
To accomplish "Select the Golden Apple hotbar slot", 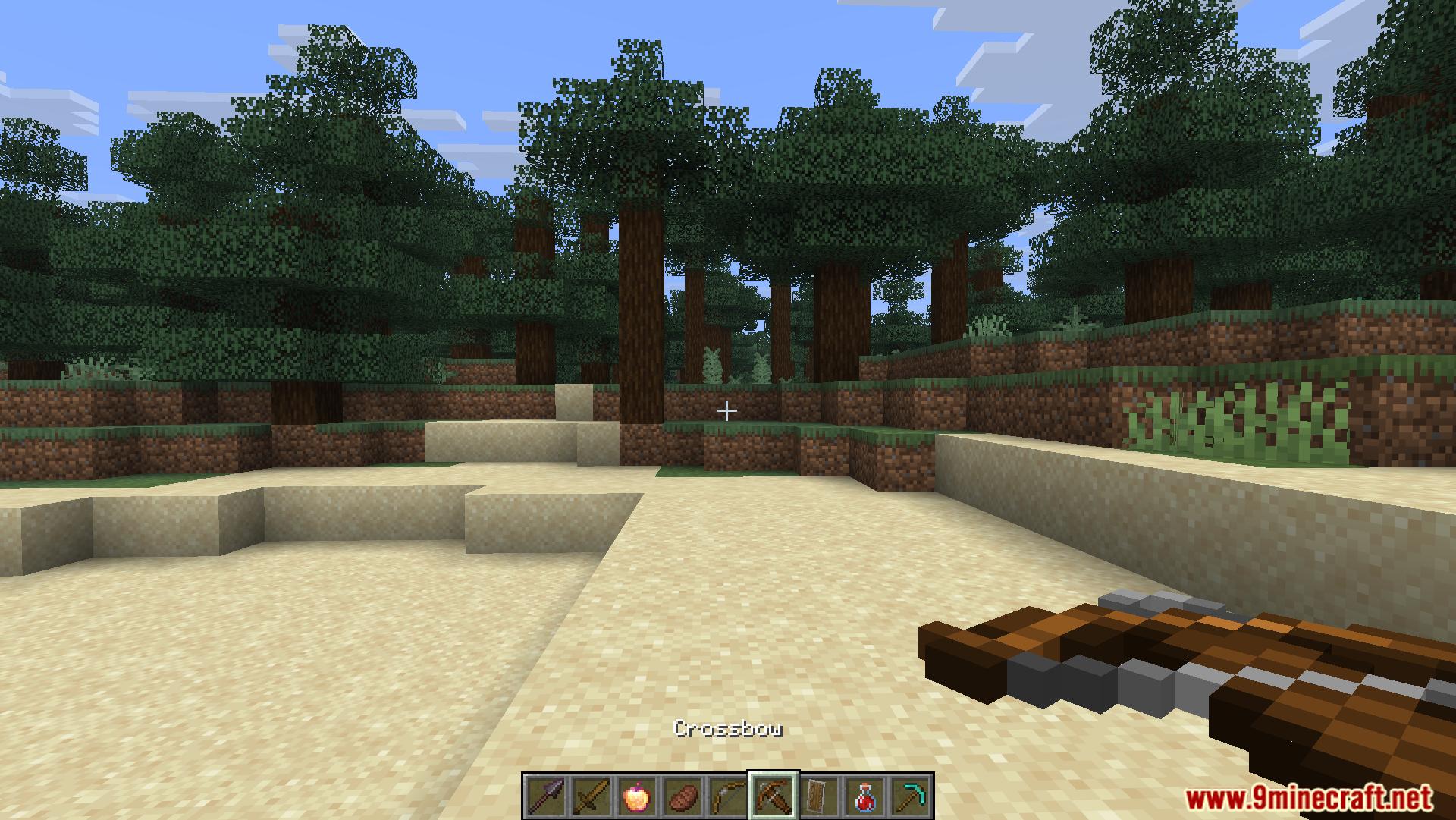I will [x=635, y=796].
